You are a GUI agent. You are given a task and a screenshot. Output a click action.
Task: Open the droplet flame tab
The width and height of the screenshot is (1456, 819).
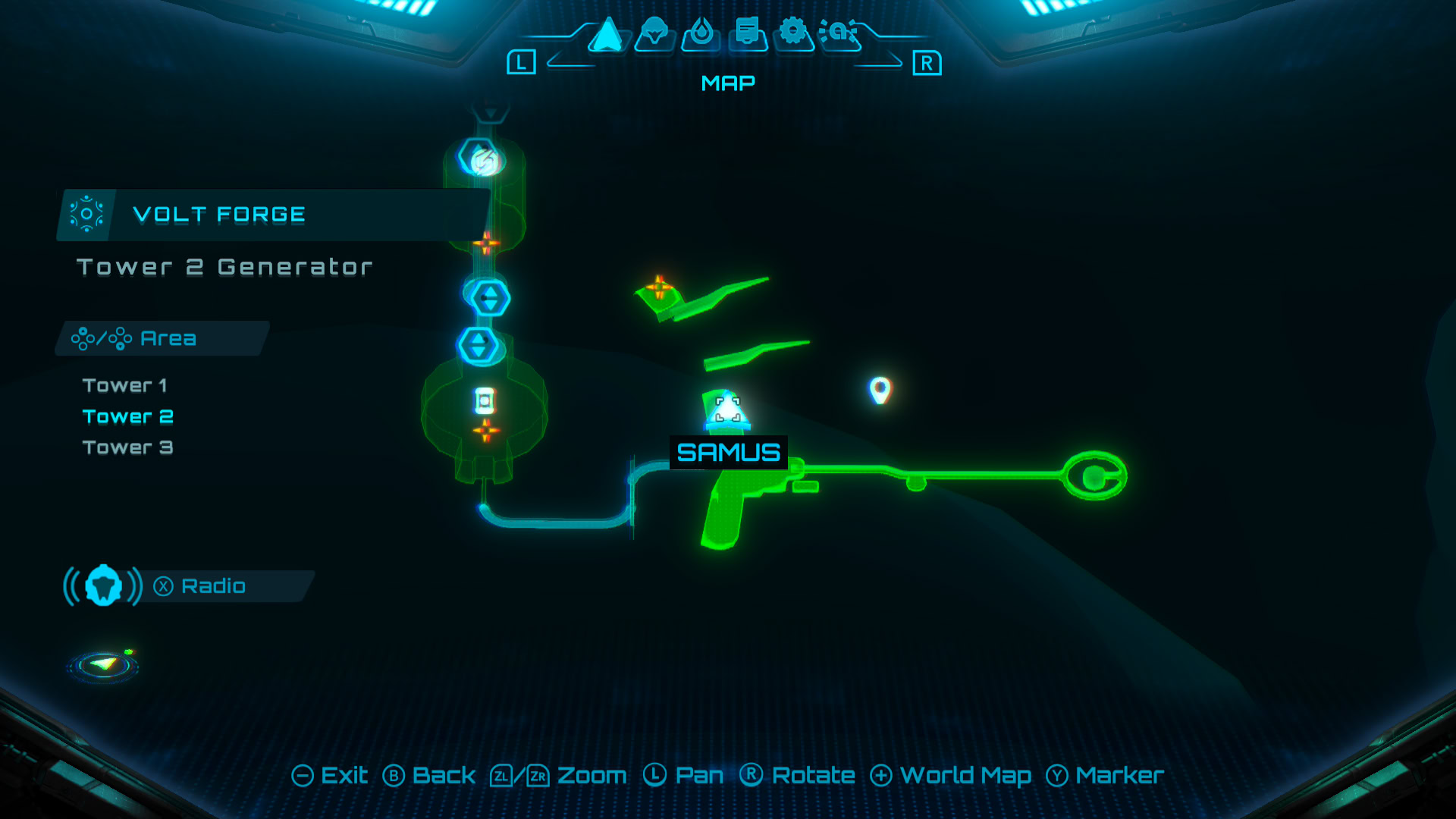701,33
